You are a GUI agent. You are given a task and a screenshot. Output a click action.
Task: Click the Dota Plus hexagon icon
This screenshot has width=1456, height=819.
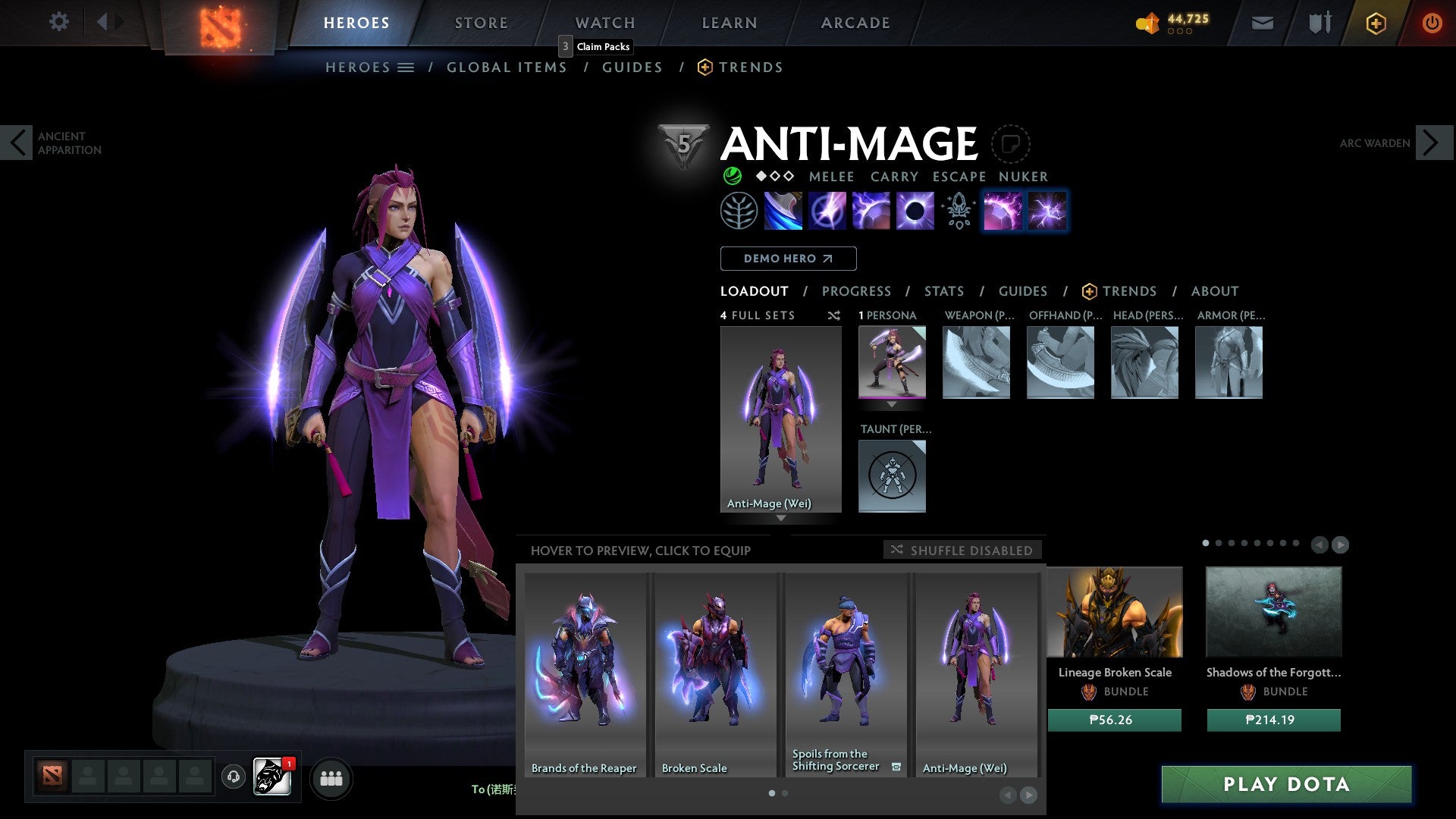click(x=1375, y=23)
